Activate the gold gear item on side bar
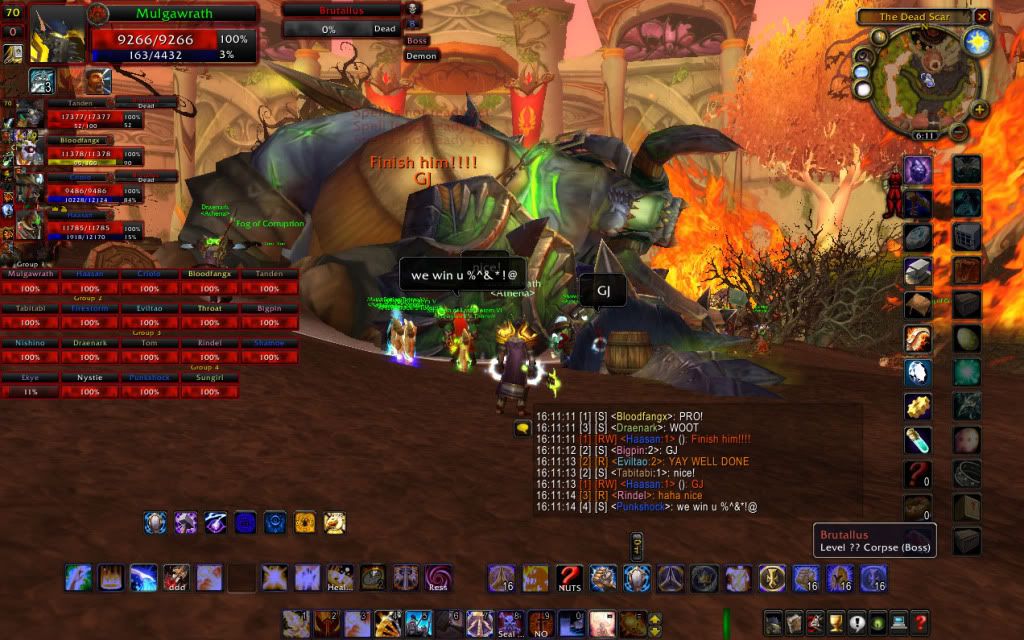 (918, 406)
